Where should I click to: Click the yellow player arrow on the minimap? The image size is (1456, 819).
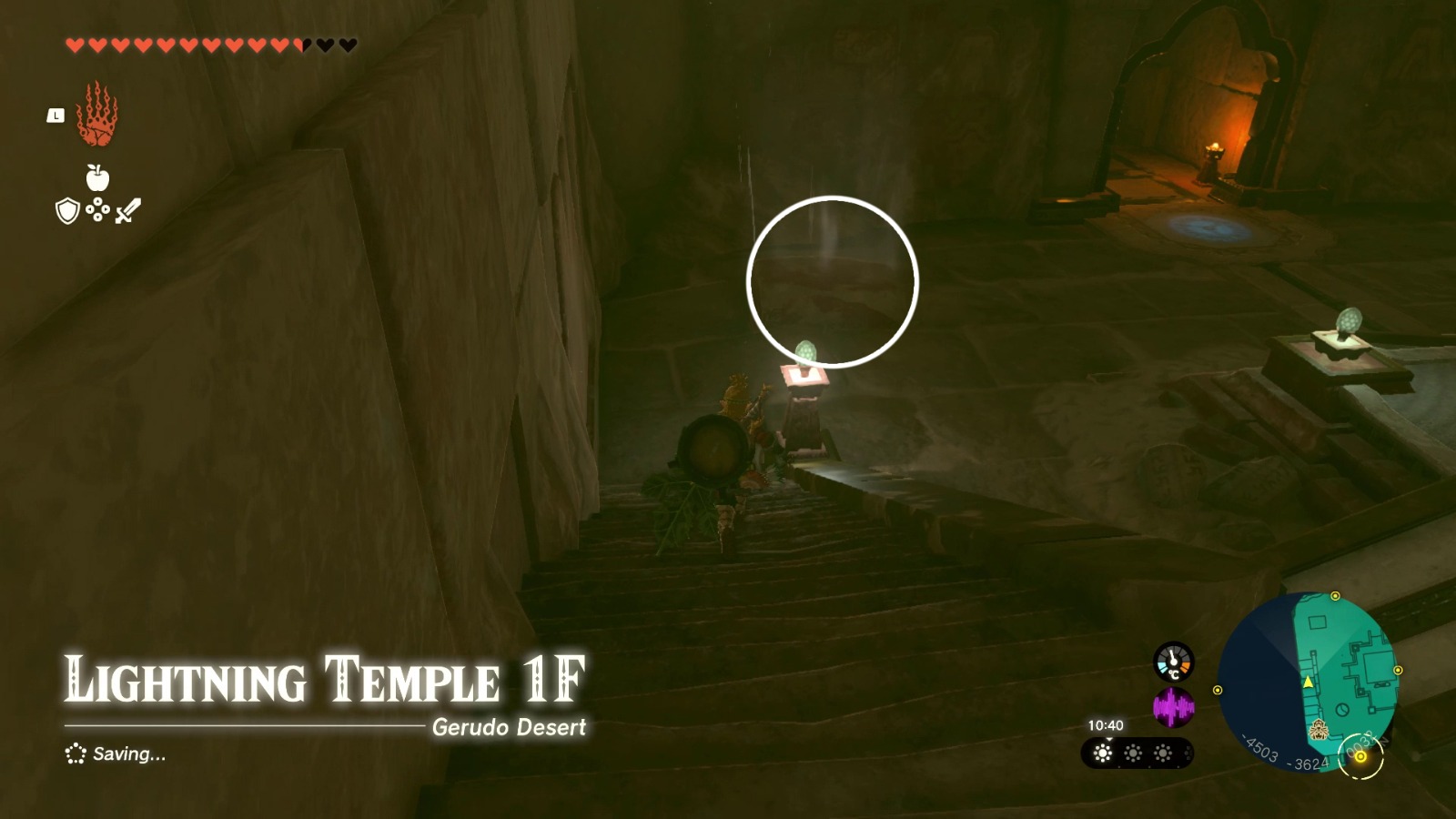[x=1308, y=682]
